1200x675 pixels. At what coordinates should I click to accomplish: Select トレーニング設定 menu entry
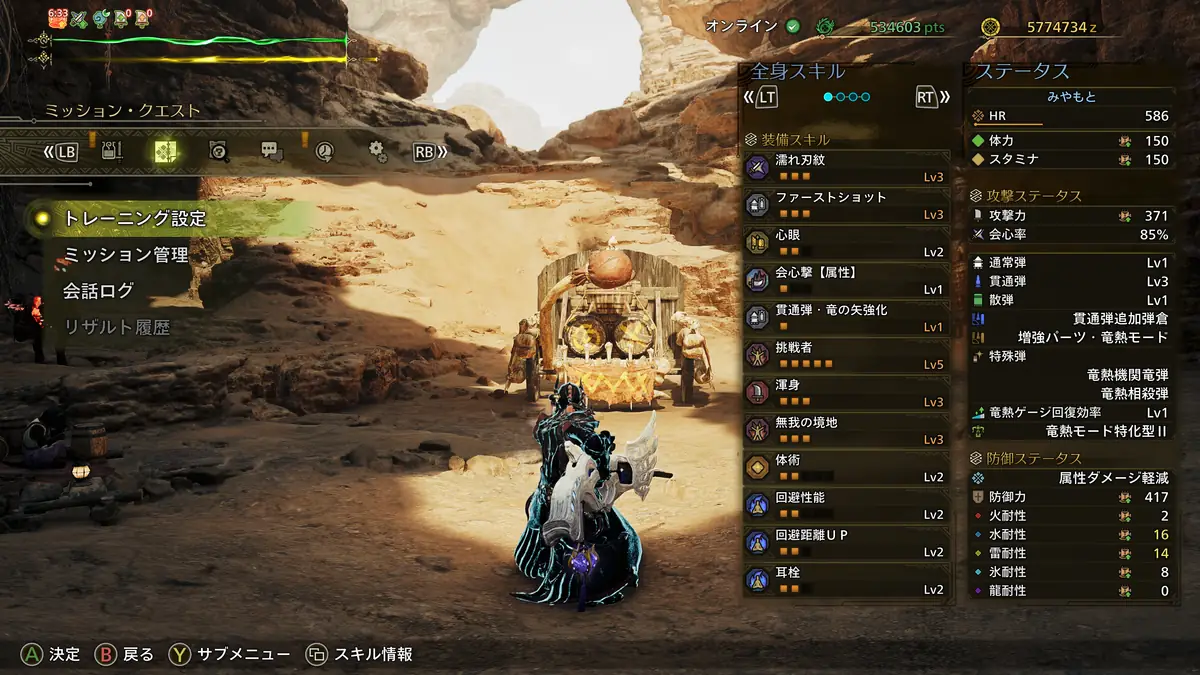click(x=134, y=218)
